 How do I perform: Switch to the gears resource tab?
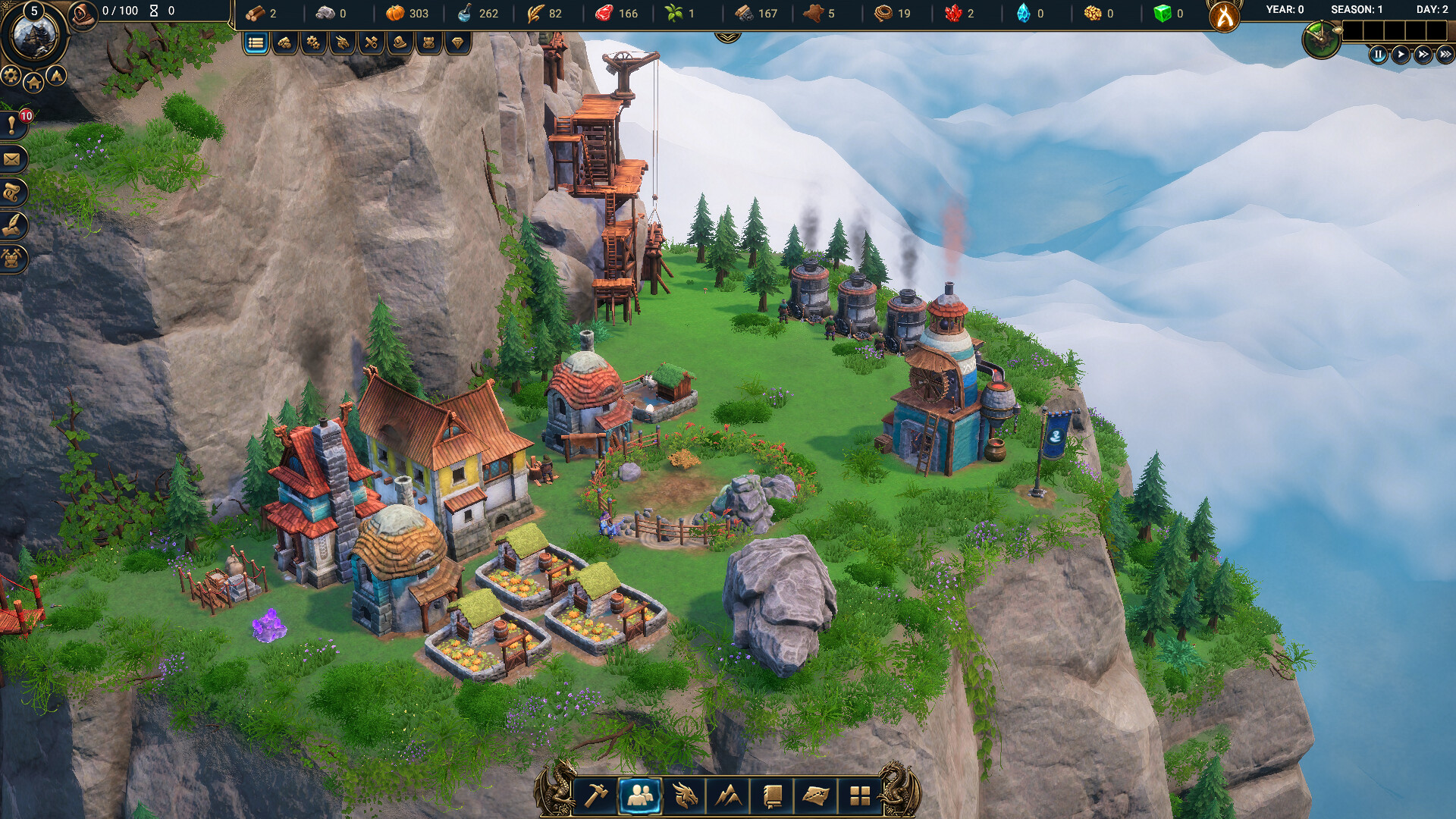313,43
